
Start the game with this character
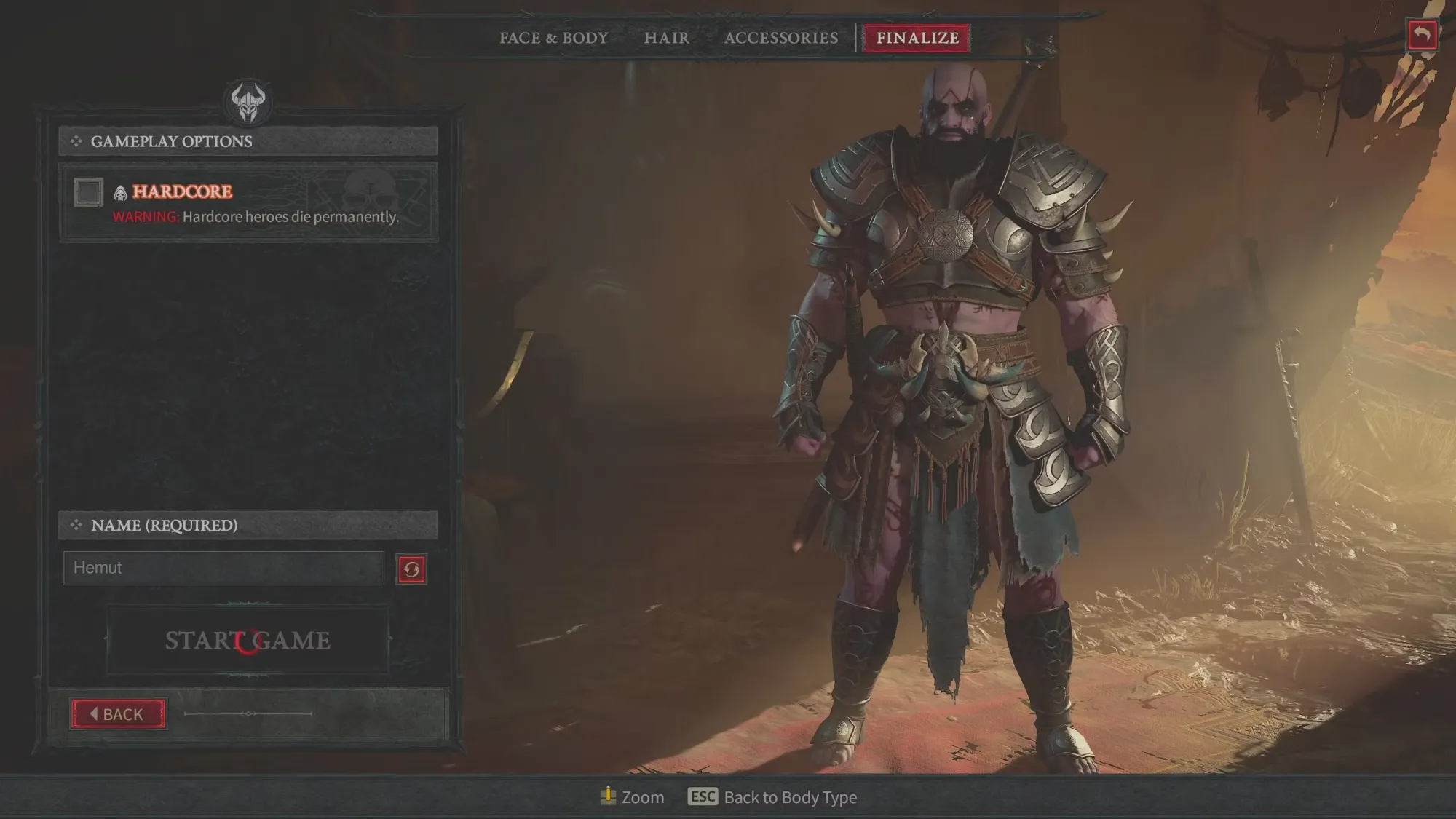(248, 641)
